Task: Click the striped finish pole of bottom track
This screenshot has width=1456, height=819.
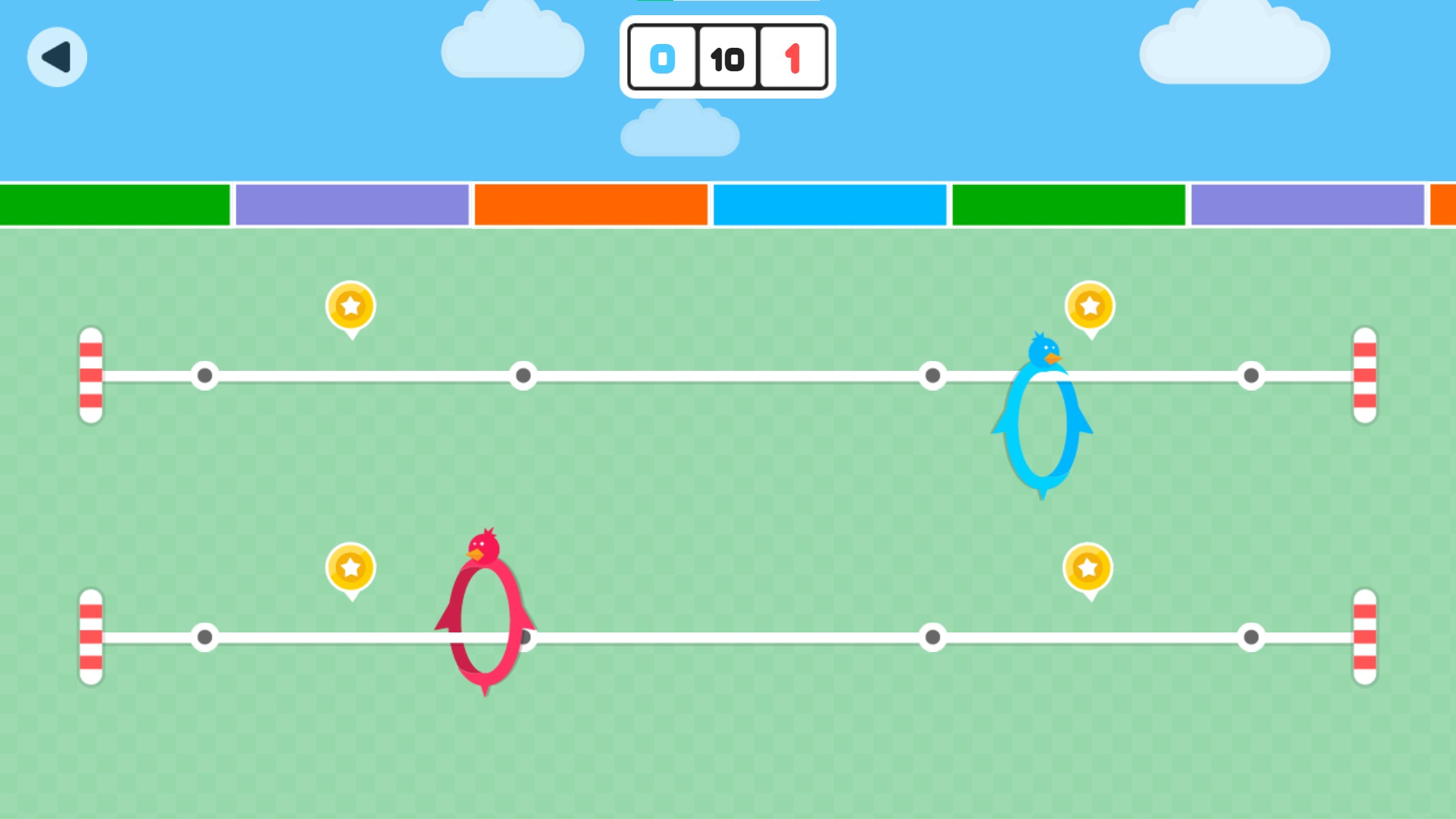Action: click(1363, 638)
